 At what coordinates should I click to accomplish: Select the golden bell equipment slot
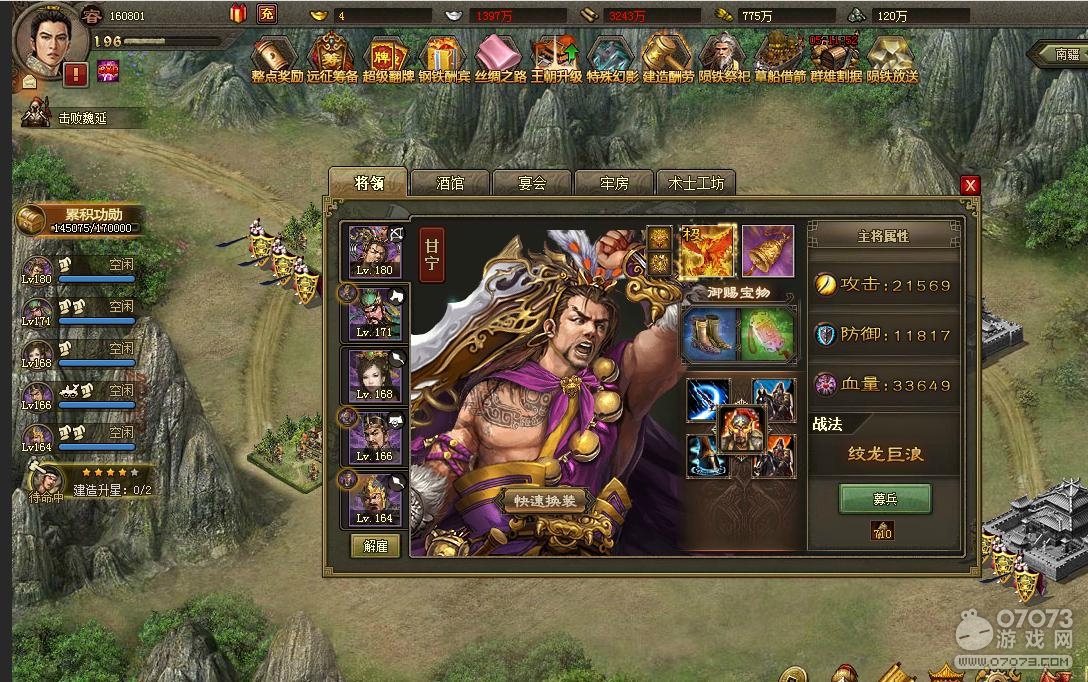[768, 250]
